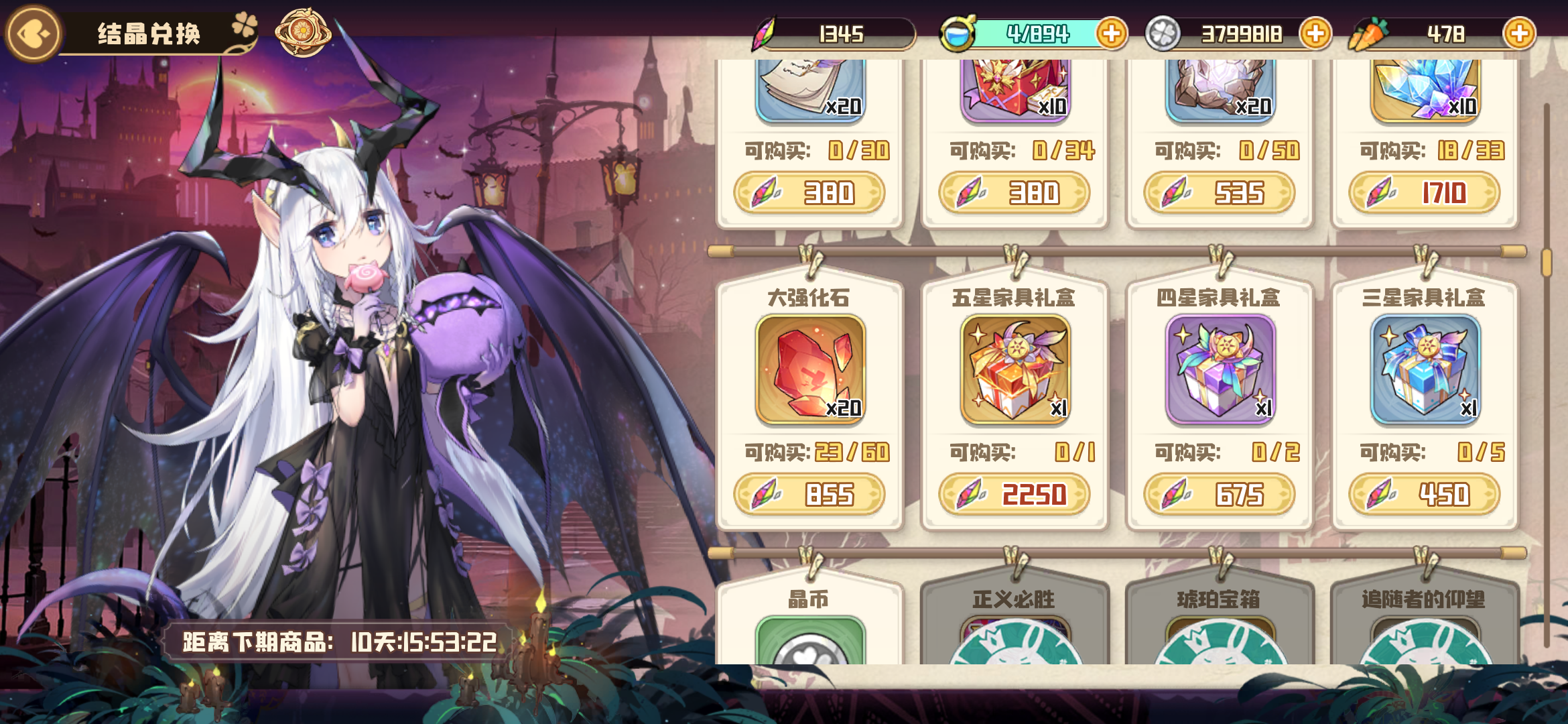Buy 三星家具礼盒 for 450 crystals

1425,495
